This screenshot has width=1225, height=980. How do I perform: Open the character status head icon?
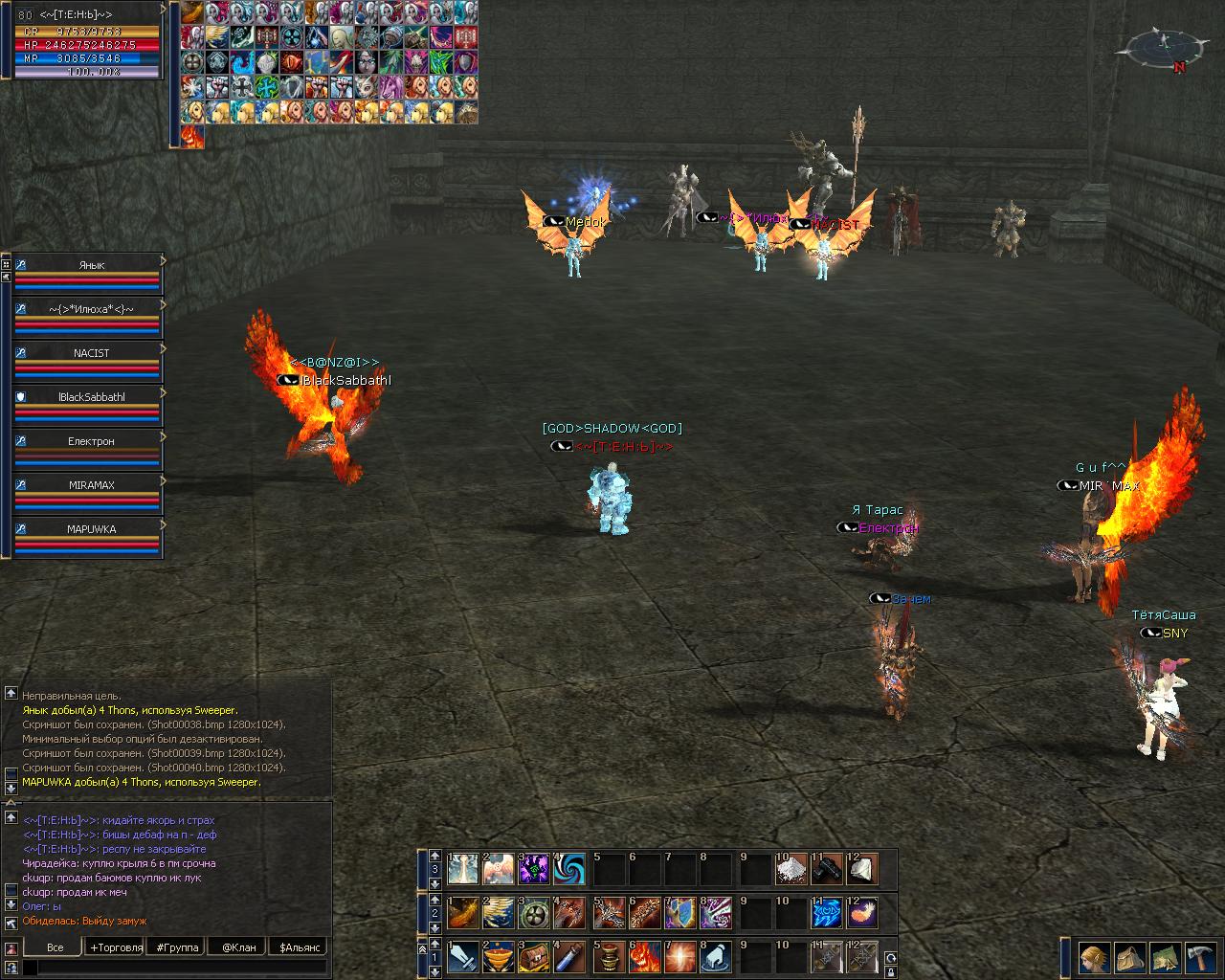tap(1095, 957)
